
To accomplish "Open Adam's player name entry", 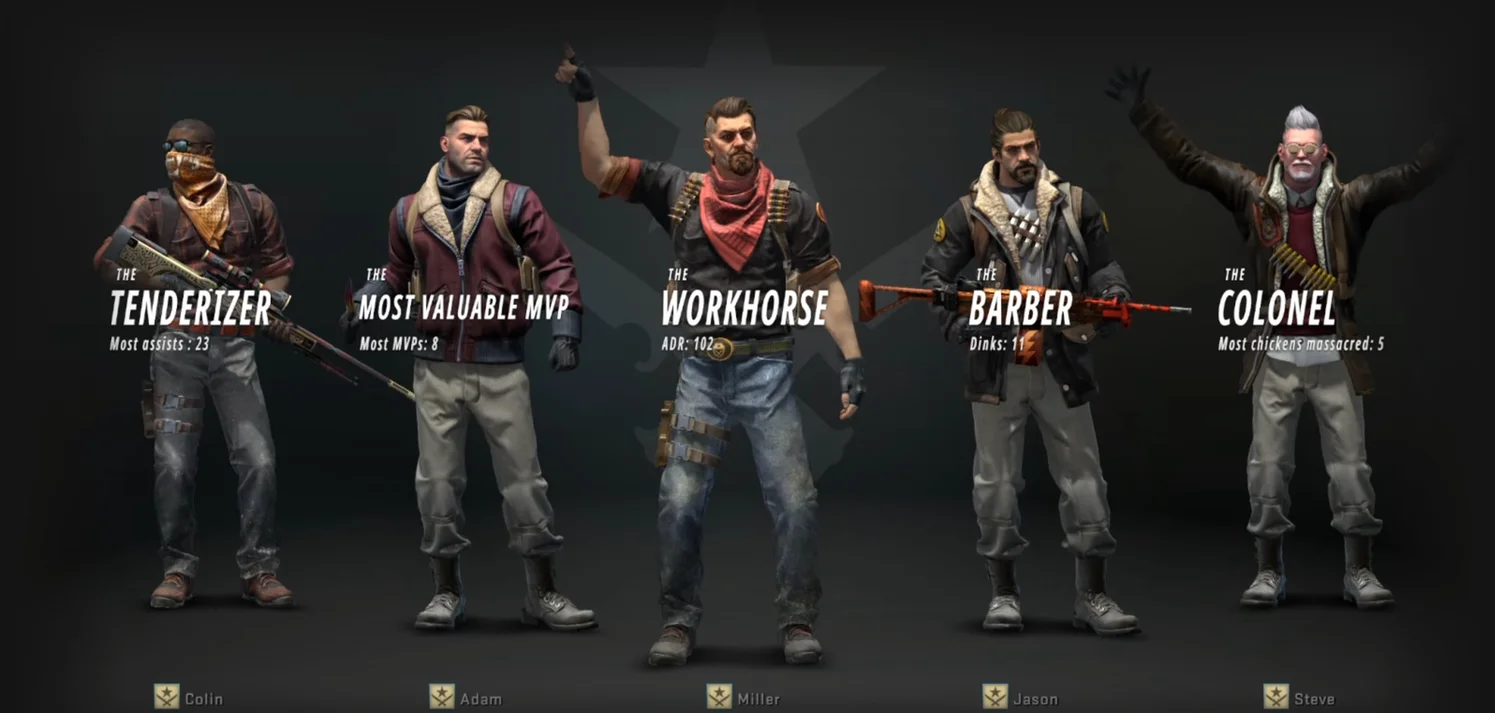I will [480, 699].
